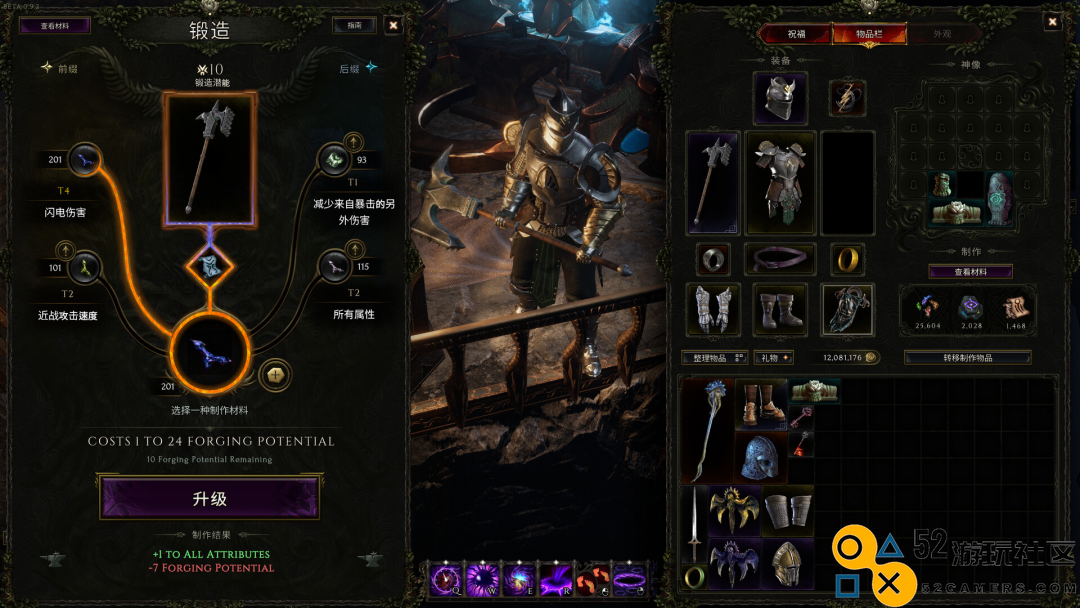Image resolution: width=1080 pixels, height=608 pixels.
Task: Click the 整理物品 sort items button
Action: [714, 357]
